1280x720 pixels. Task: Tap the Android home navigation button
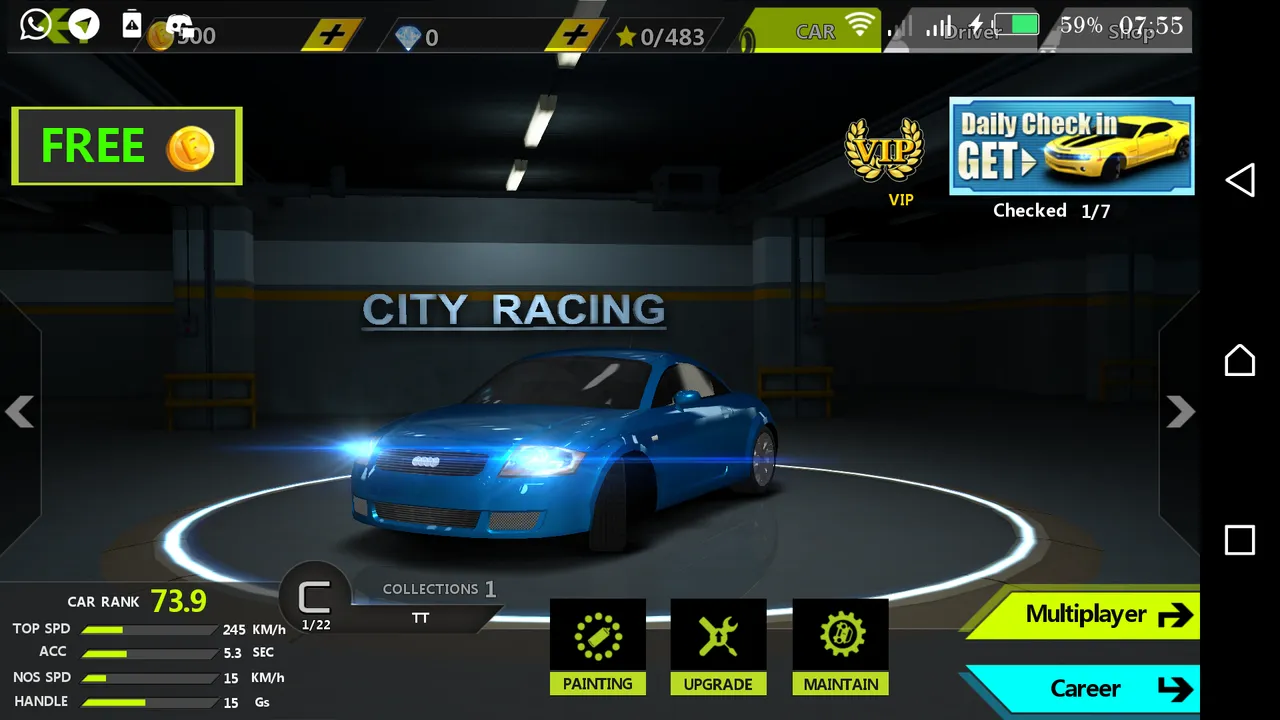(1240, 360)
